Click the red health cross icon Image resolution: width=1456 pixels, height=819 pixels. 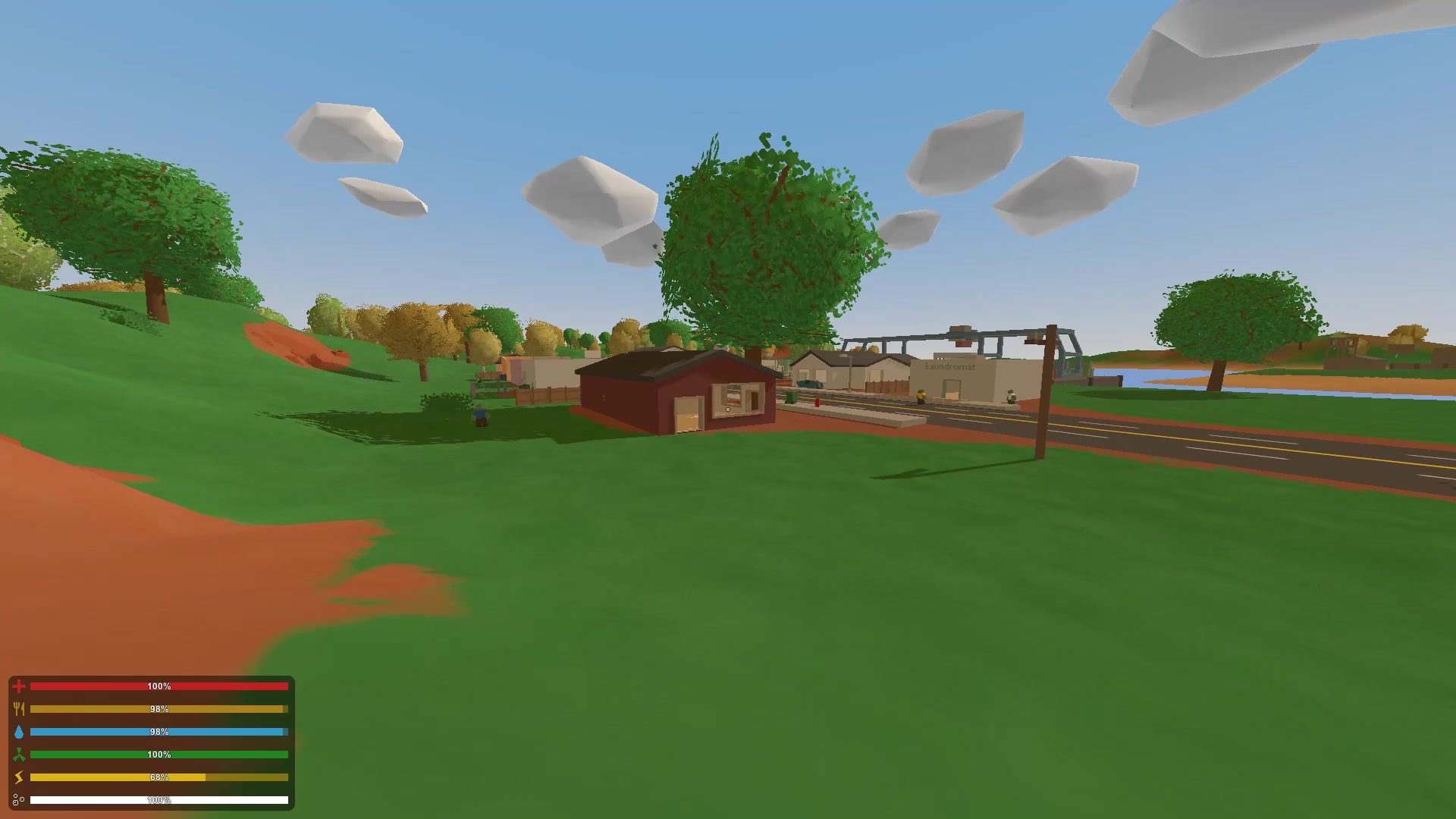(20, 686)
